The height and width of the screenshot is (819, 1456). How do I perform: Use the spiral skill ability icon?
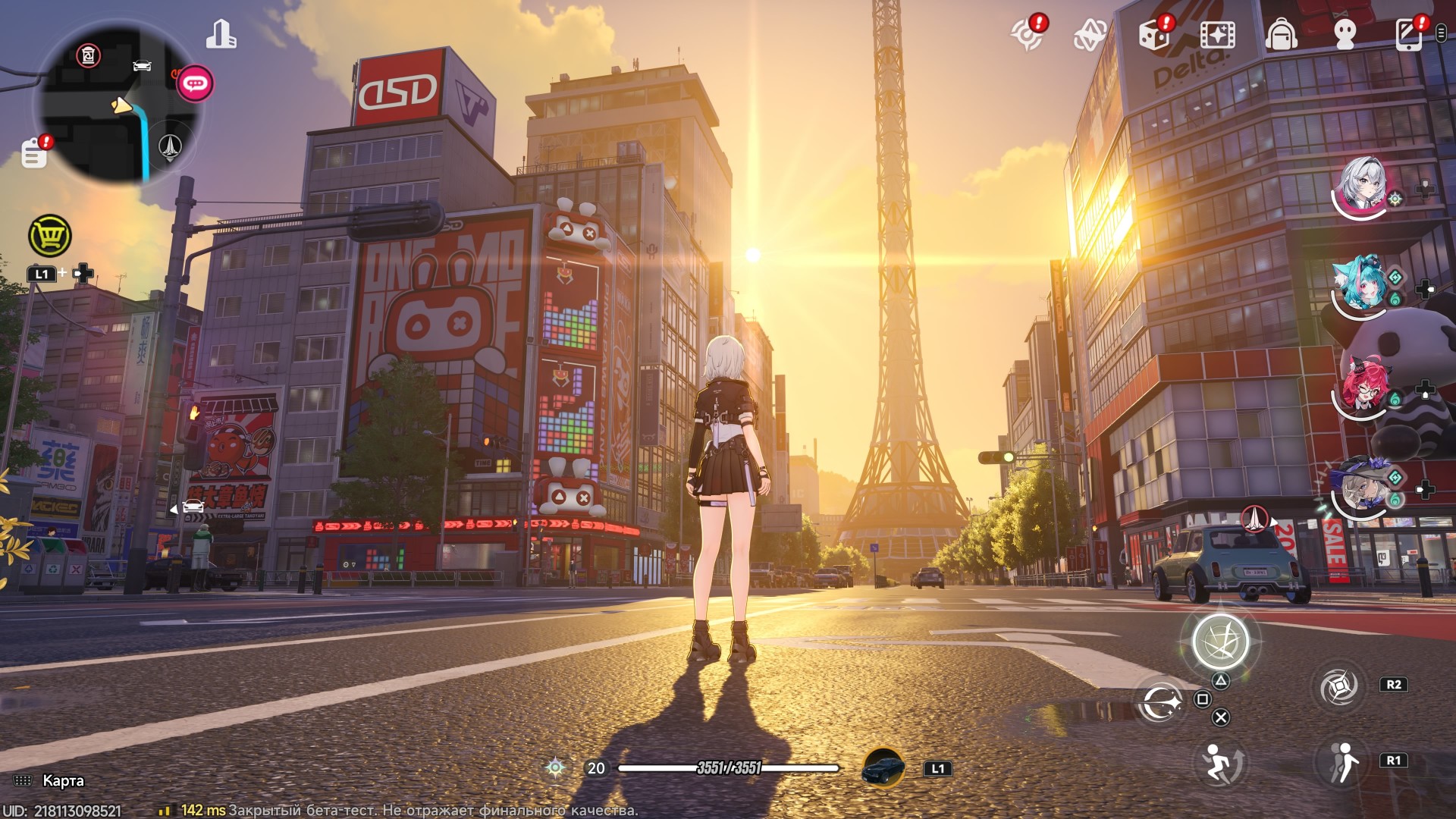click(x=1338, y=687)
